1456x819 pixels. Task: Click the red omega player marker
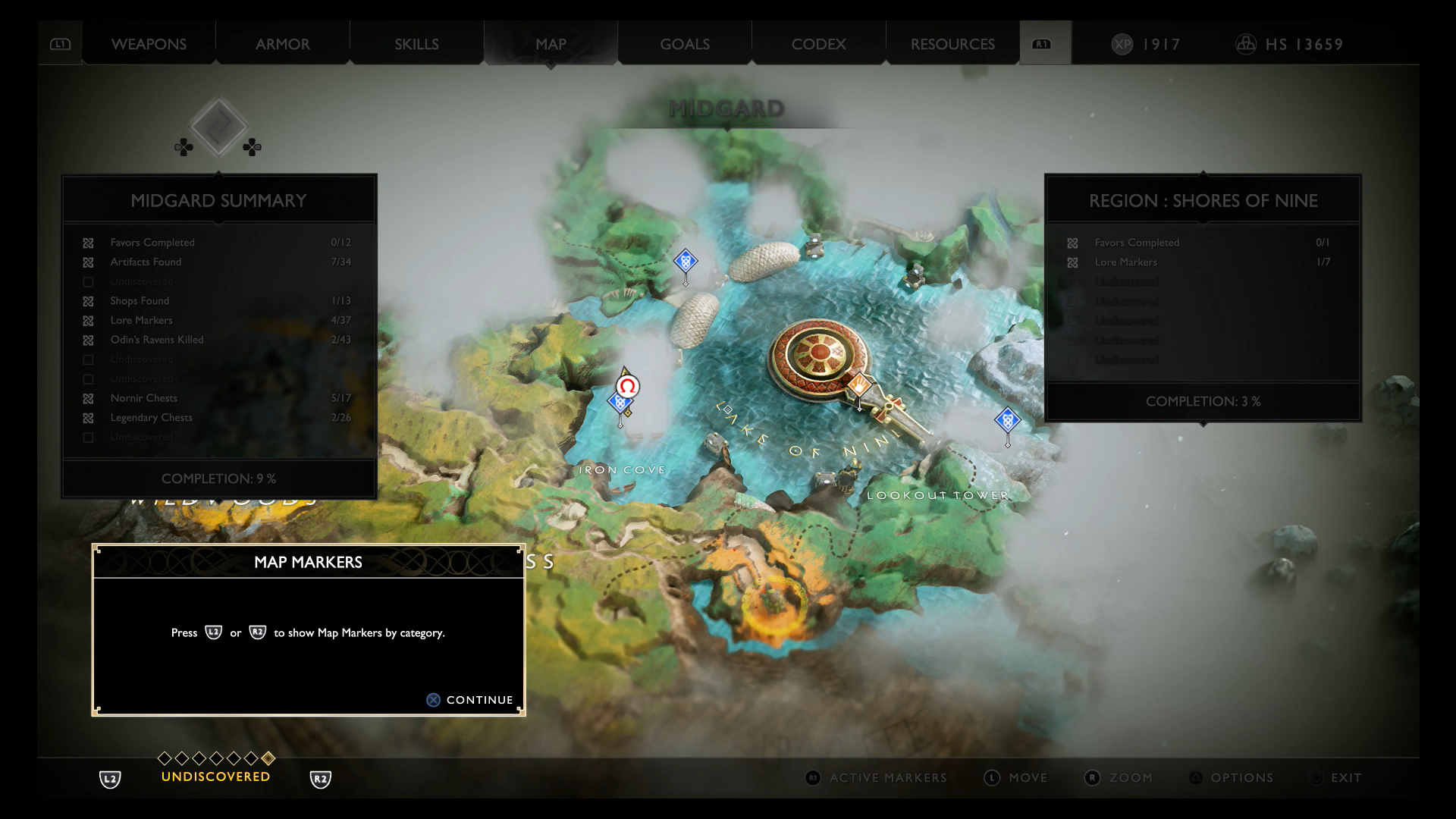pyautogui.click(x=627, y=387)
